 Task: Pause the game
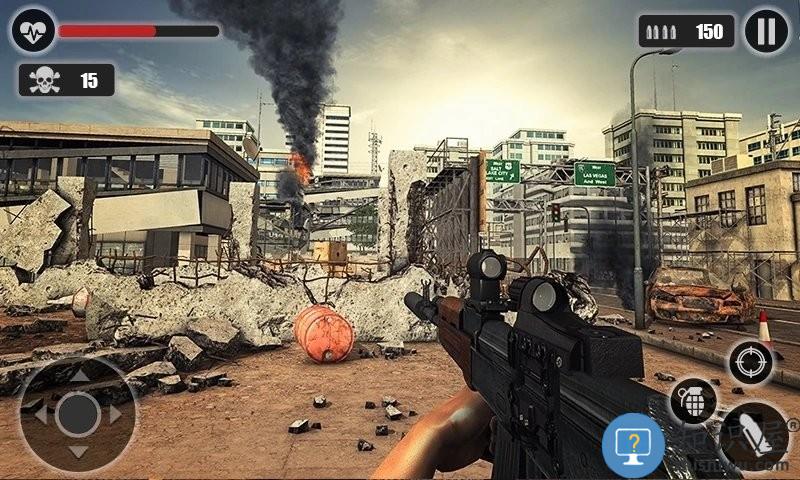766,31
